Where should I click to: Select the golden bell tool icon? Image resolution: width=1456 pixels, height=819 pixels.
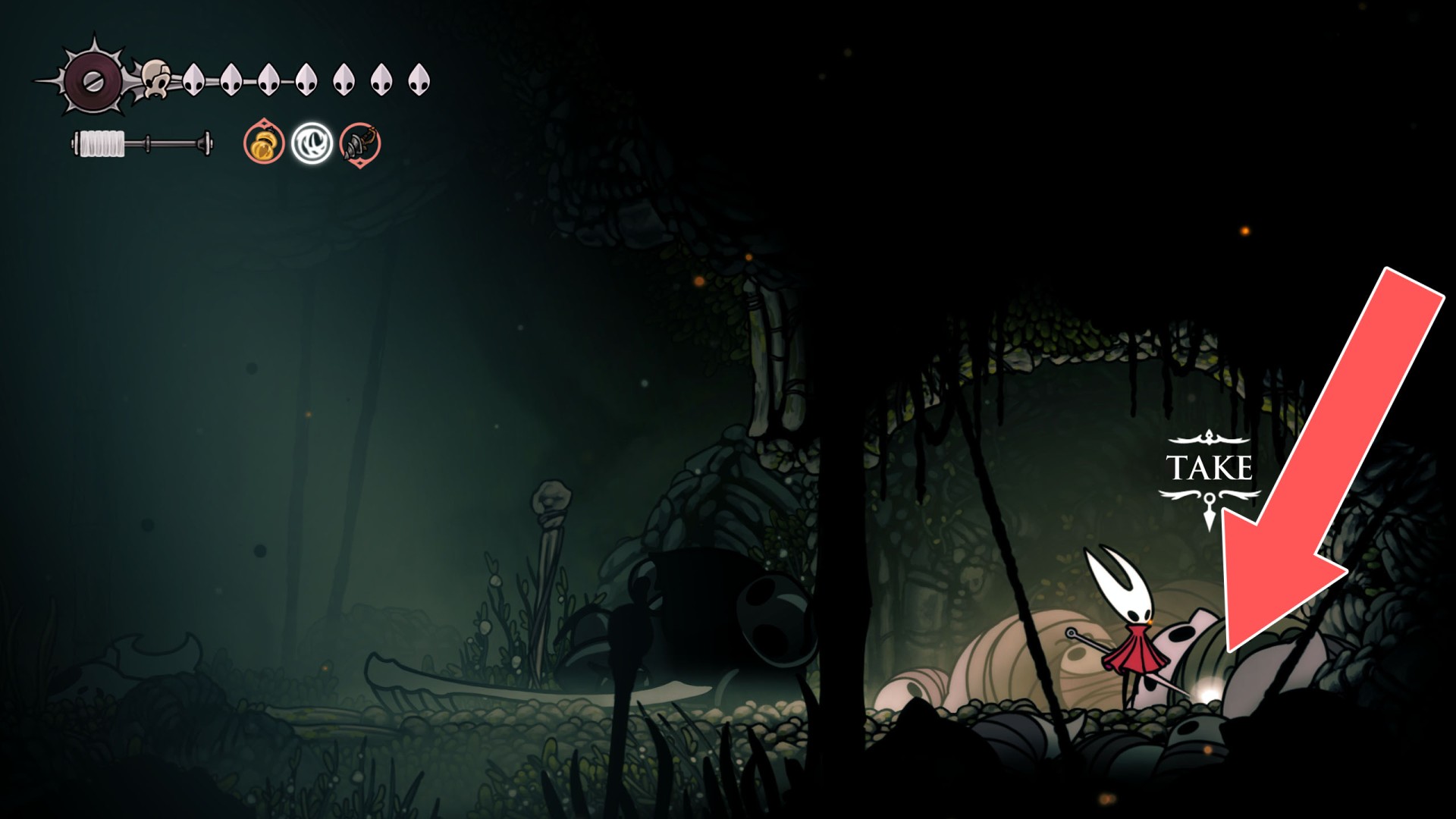click(x=264, y=143)
